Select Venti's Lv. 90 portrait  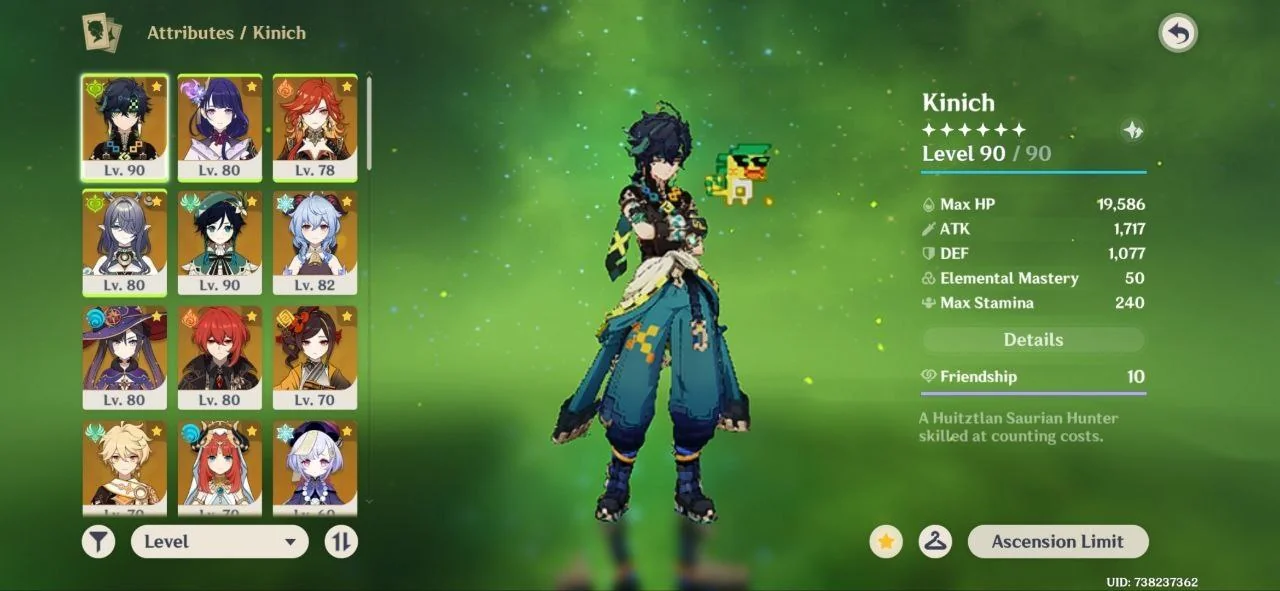point(220,242)
